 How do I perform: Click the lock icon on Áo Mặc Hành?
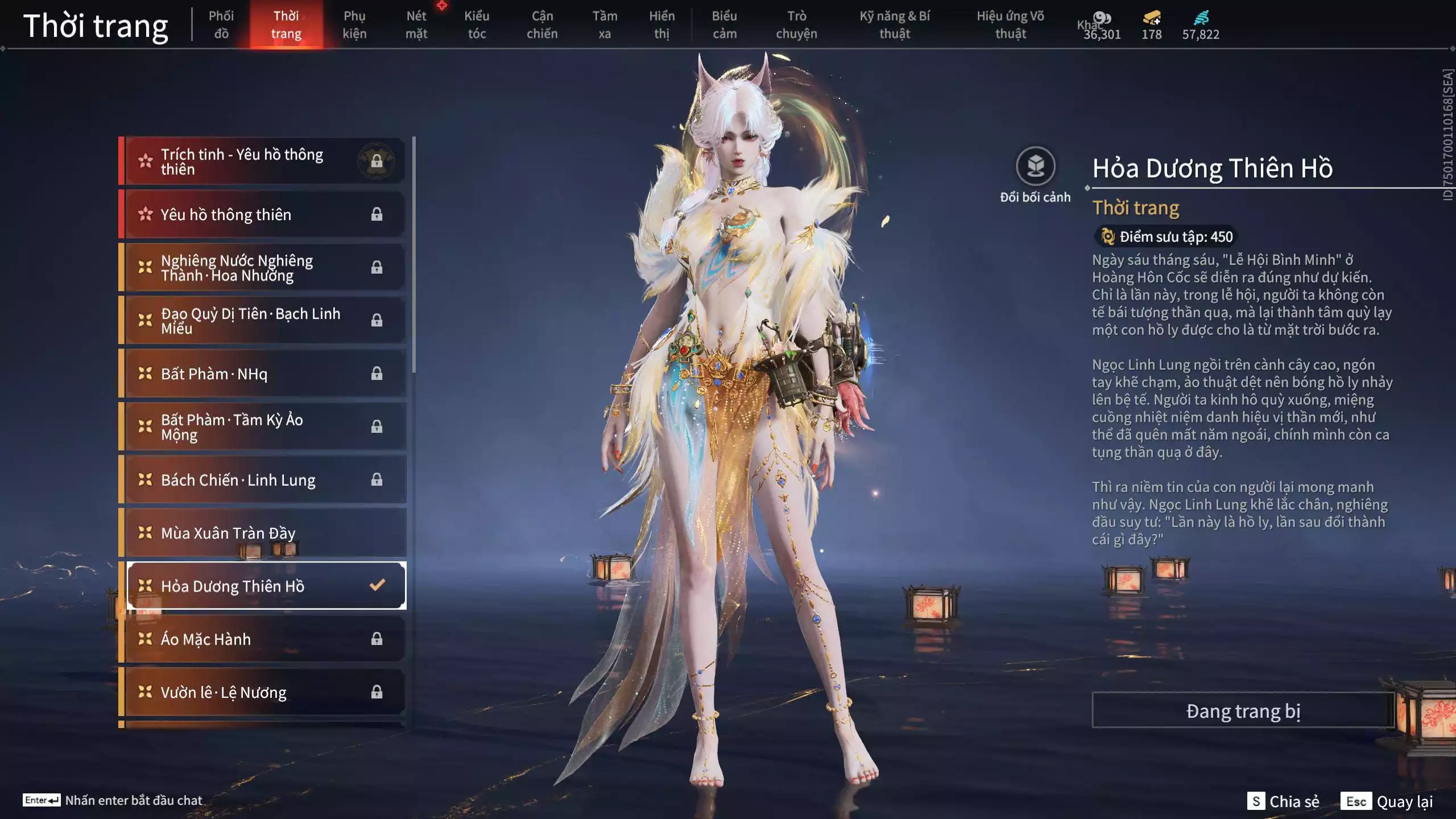coord(377,639)
